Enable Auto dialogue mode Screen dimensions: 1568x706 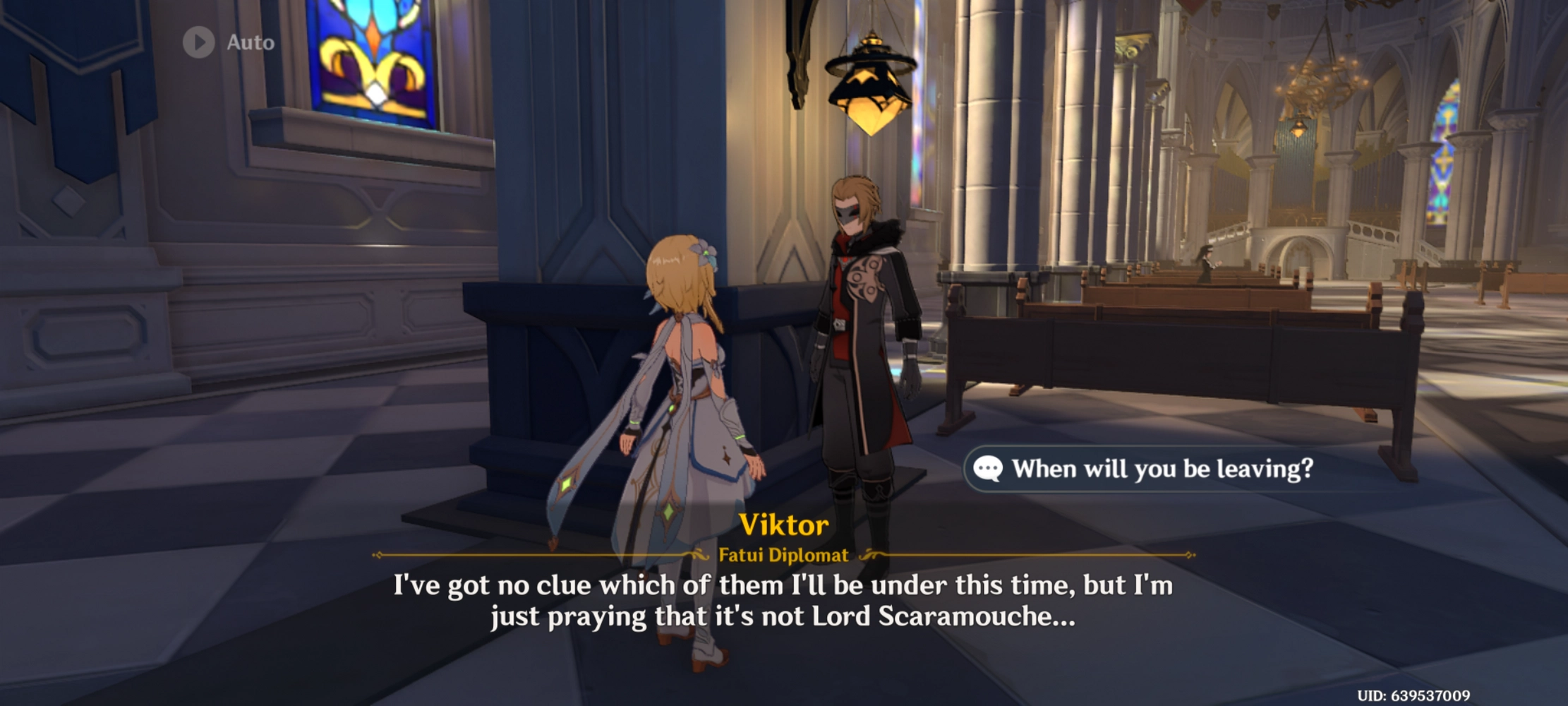point(226,43)
